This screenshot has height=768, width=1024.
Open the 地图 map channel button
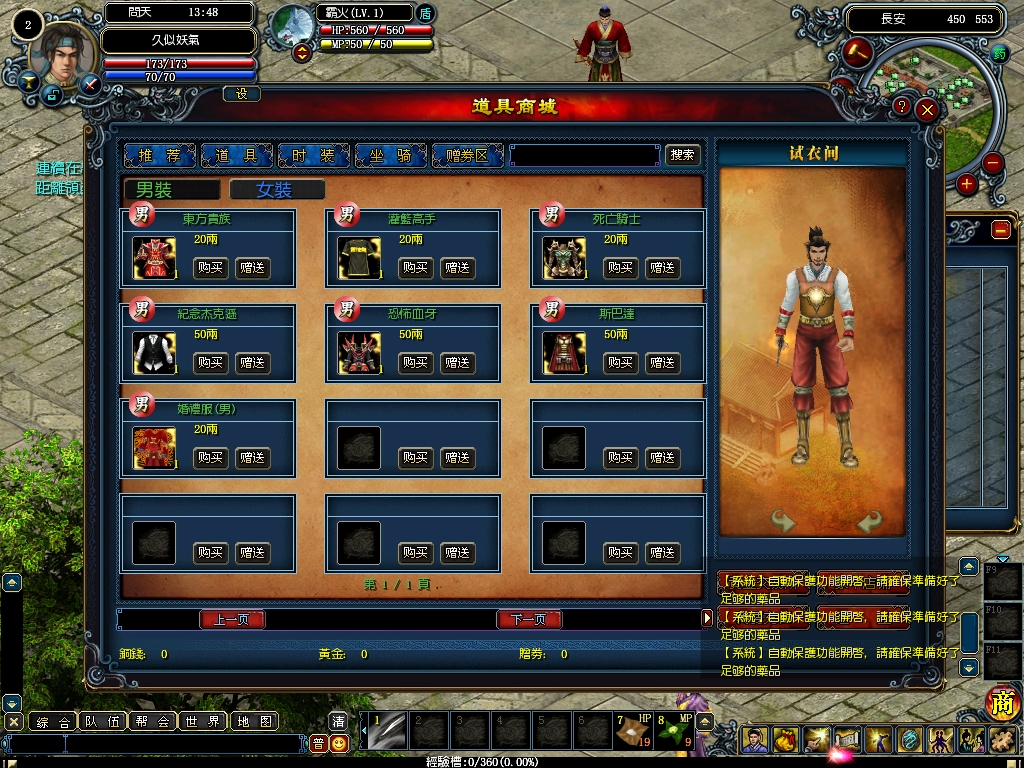click(253, 722)
